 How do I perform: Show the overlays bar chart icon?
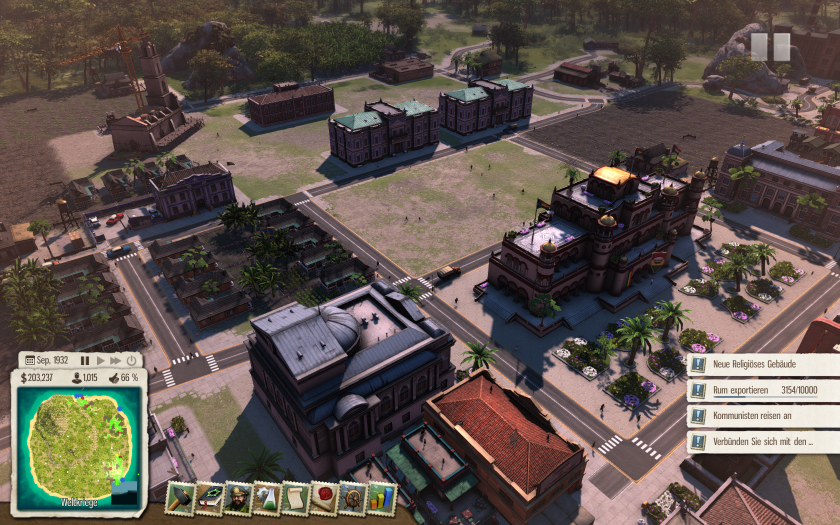click(382, 497)
